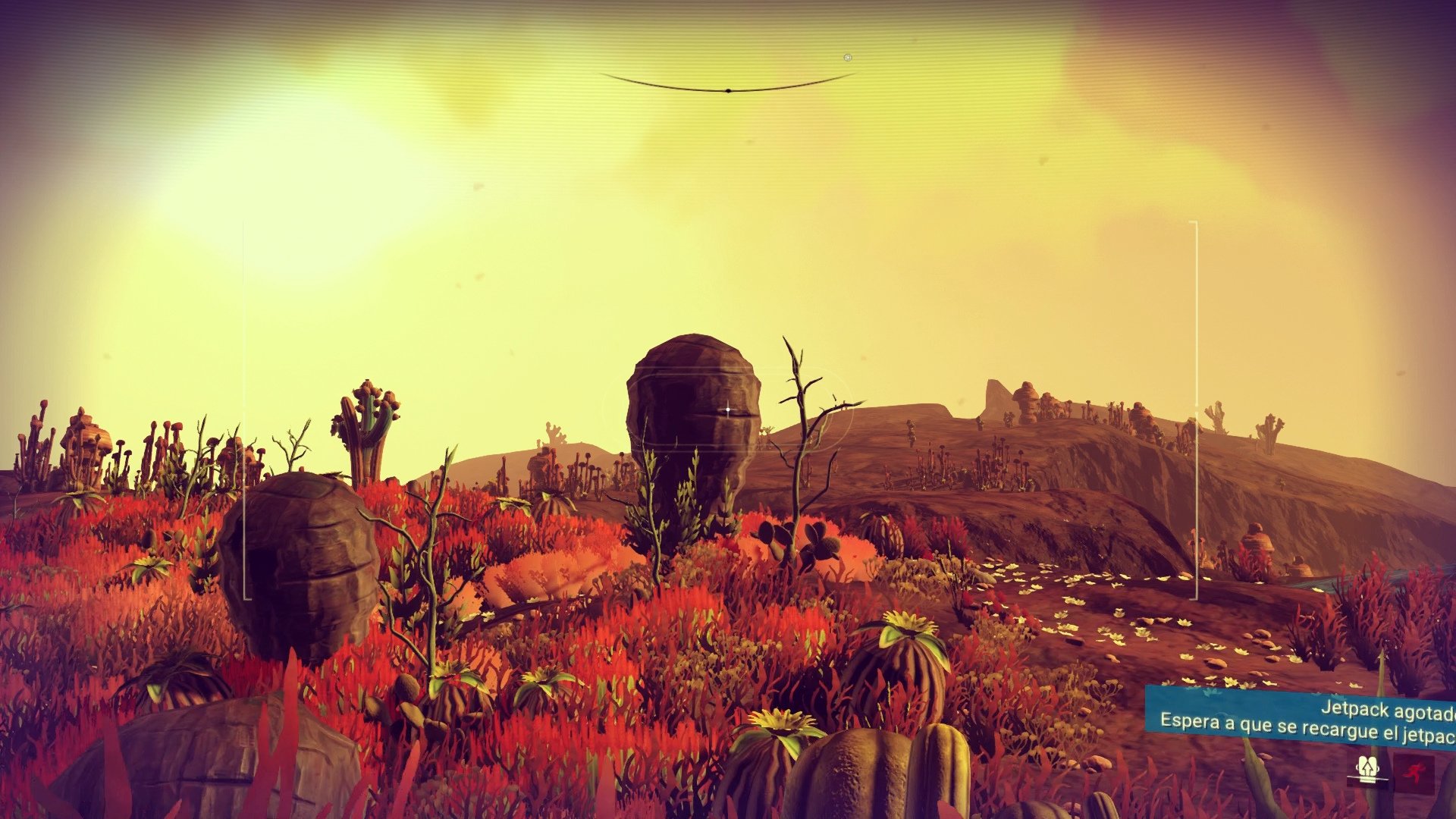Click the dot marker on the compass arc
1456x819 pixels.
coord(729,91)
